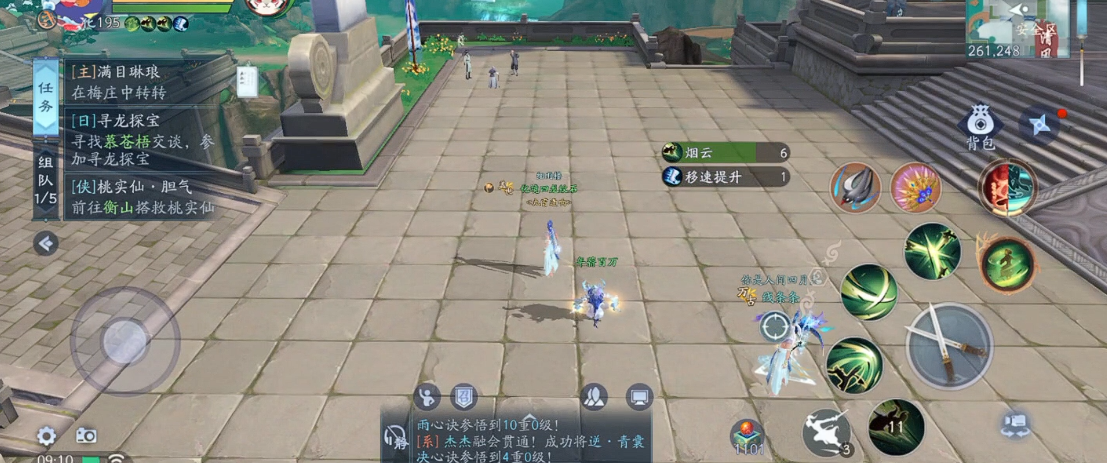
Task: Open the camera screenshot mode
Action: pos(86,436)
